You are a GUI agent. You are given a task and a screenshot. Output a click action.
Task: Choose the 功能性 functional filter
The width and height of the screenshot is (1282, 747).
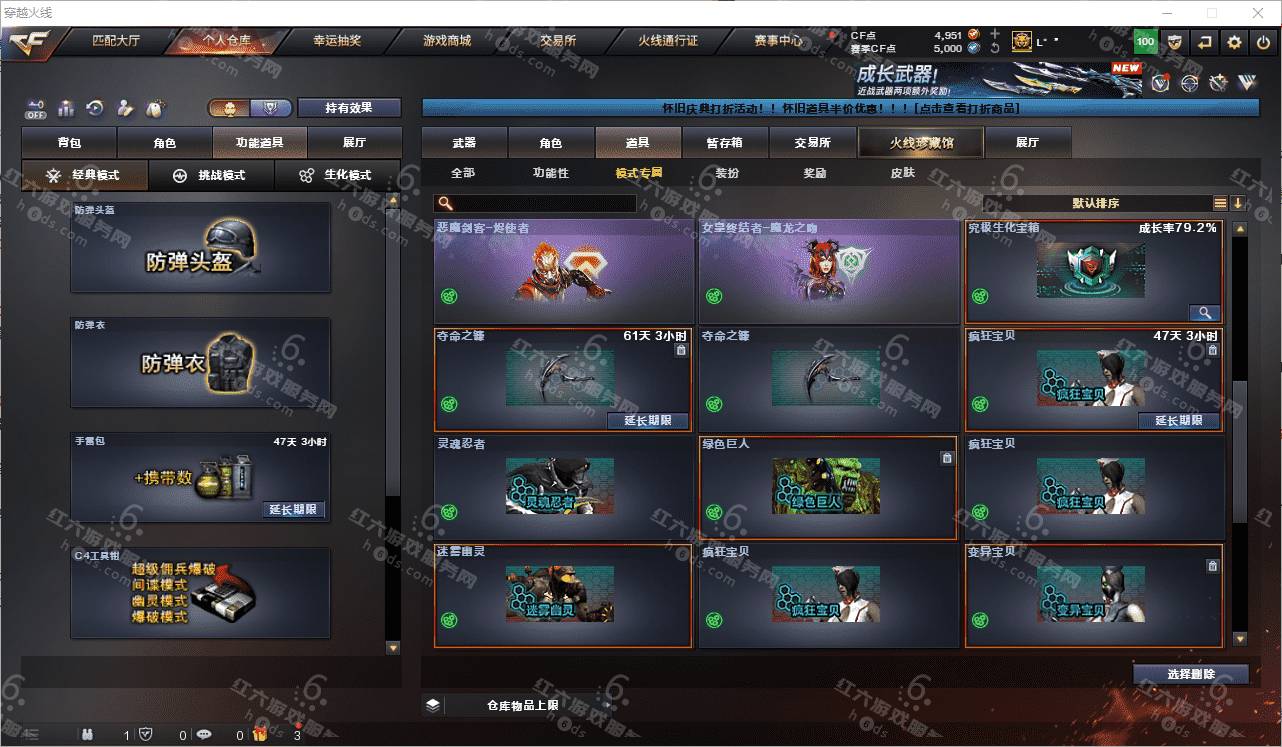pyautogui.click(x=550, y=173)
